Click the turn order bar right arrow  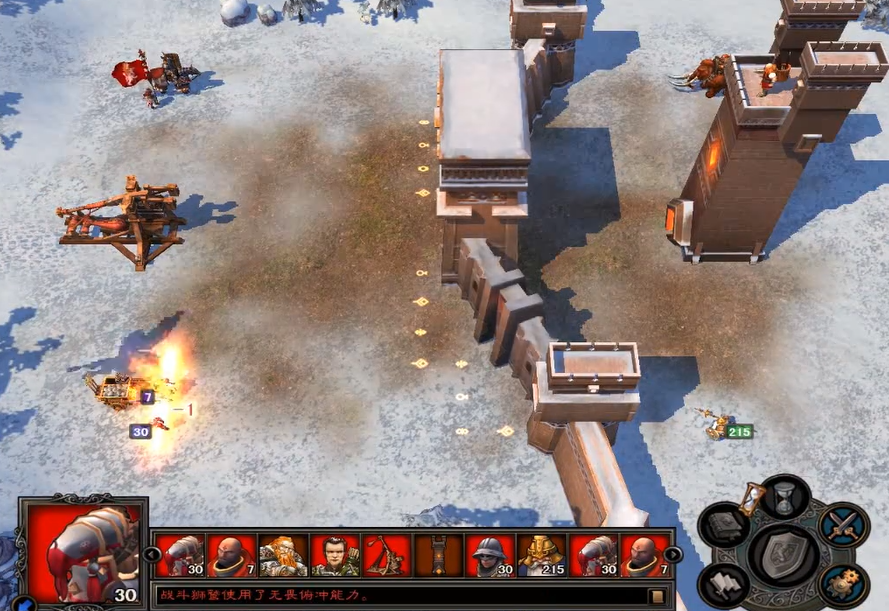point(673,554)
